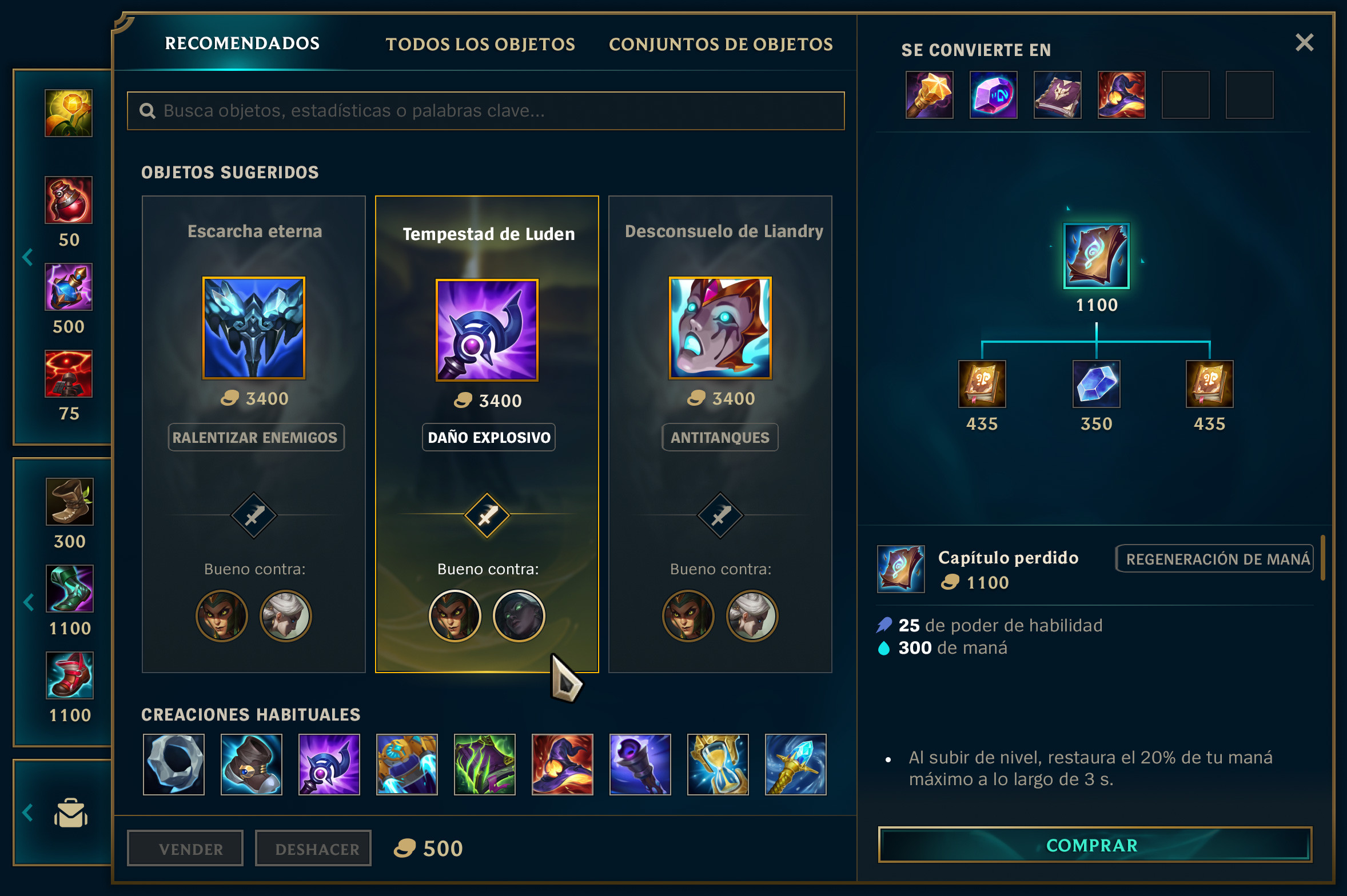1347x896 pixels.
Task: Toggle the RALENTIZAR ENEMIGOS tag
Action: 256,437
